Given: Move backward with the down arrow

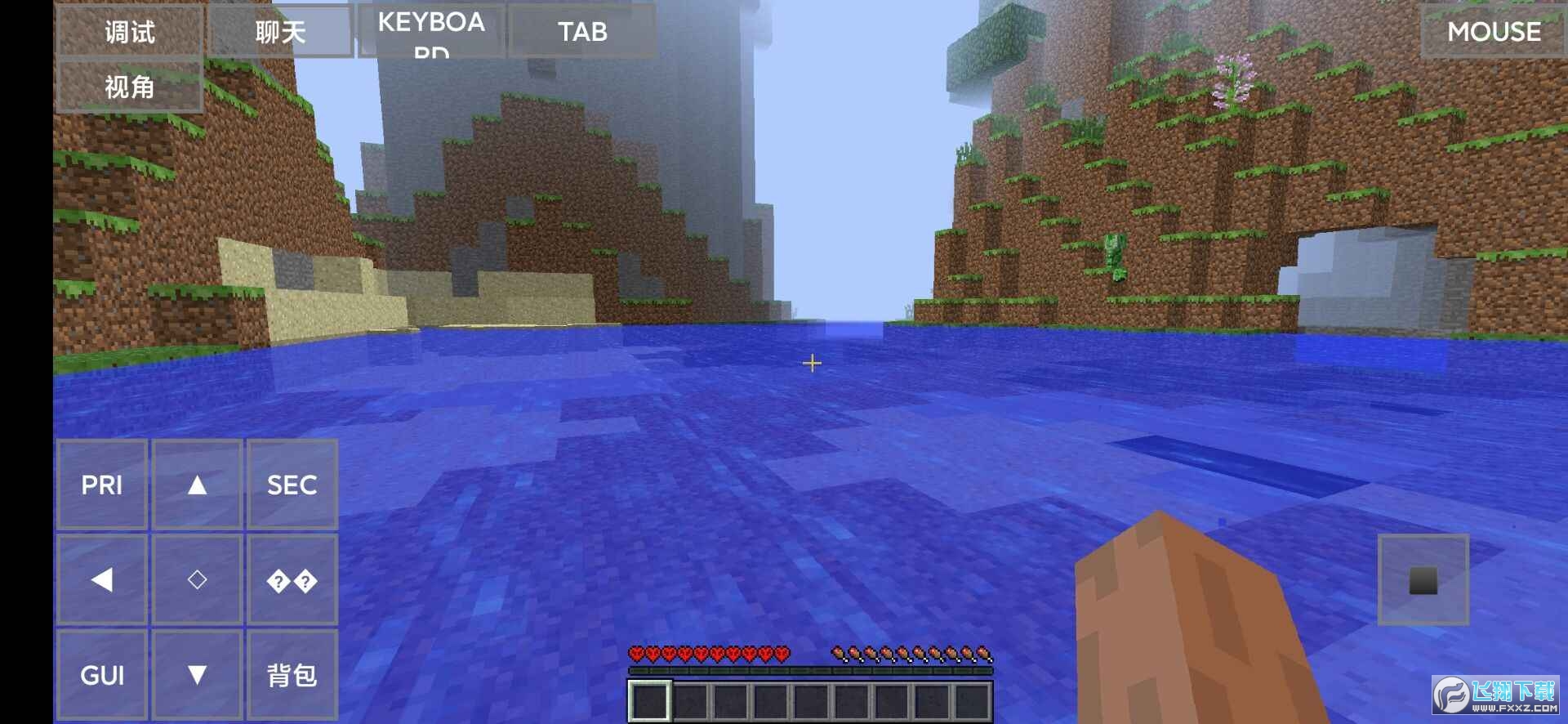Looking at the screenshot, I should (x=197, y=675).
